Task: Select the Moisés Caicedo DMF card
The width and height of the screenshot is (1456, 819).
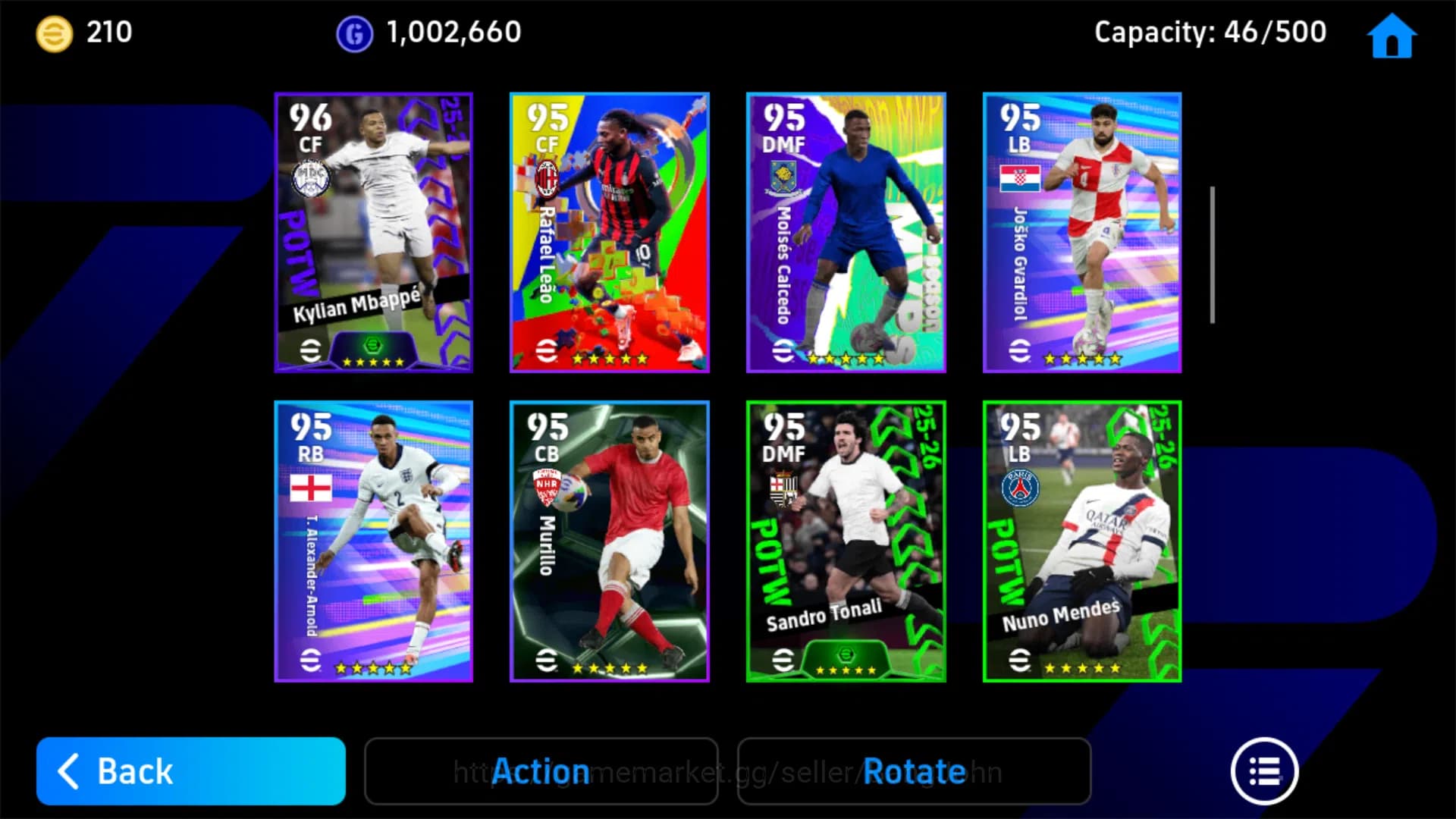Action: click(846, 233)
